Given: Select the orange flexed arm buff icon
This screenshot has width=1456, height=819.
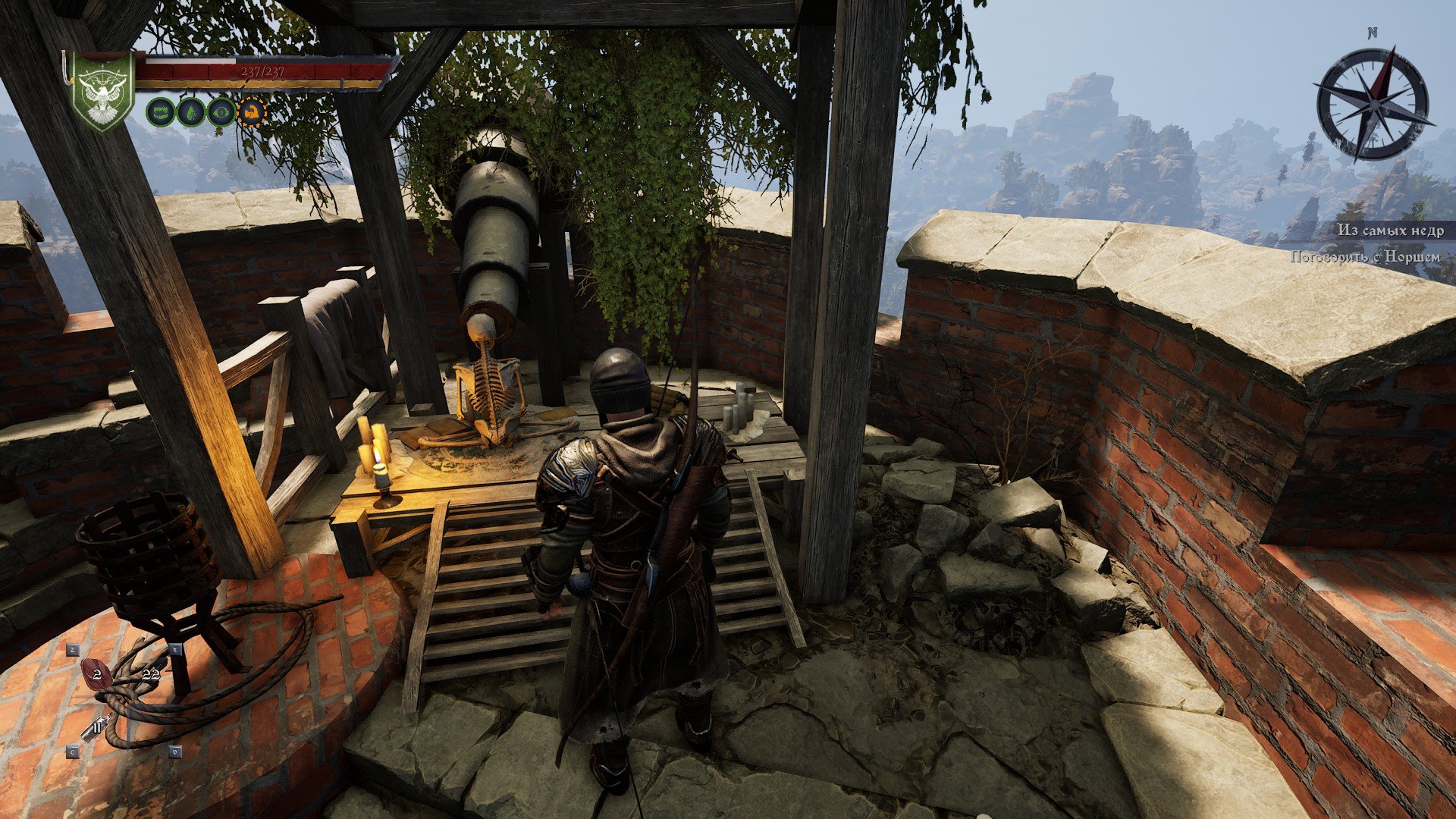Looking at the screenshot, I should click(x=252, y=112).
